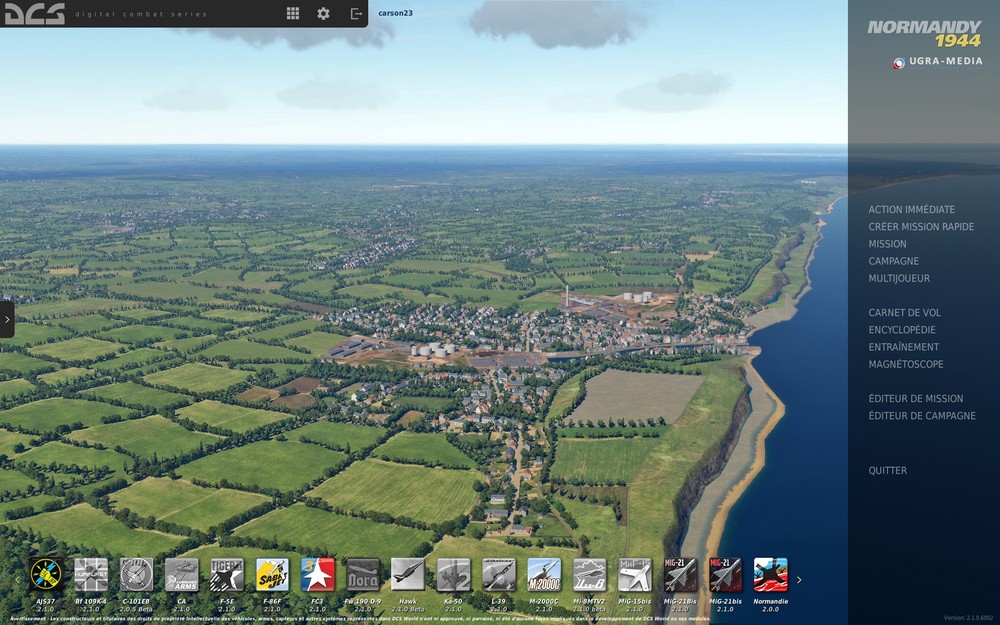Choose the F-86F Sabre module
Viewport: 1000px width, 625px height.
272,575
